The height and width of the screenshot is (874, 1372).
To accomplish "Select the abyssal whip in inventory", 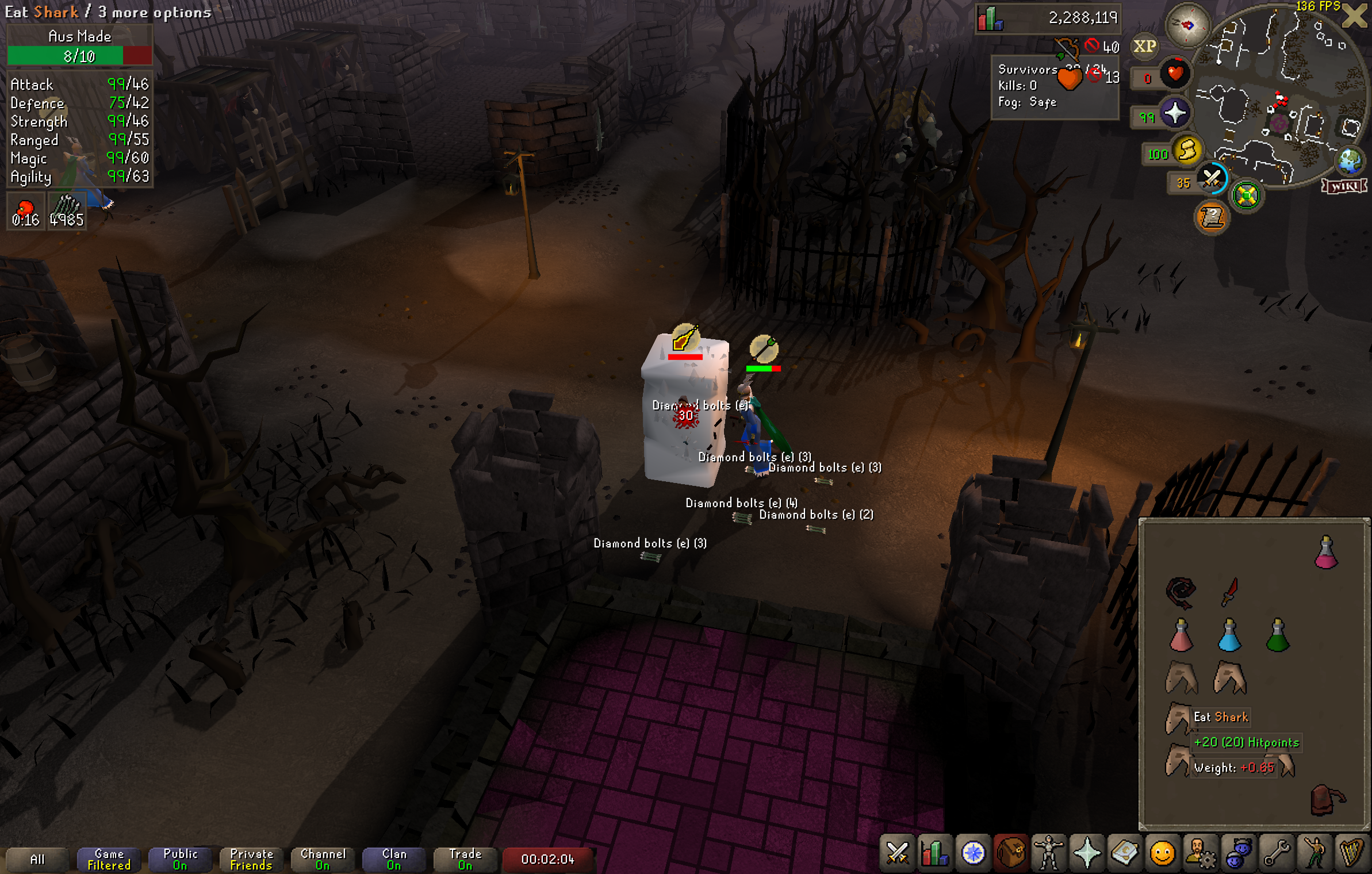I will coord(1181,592).
